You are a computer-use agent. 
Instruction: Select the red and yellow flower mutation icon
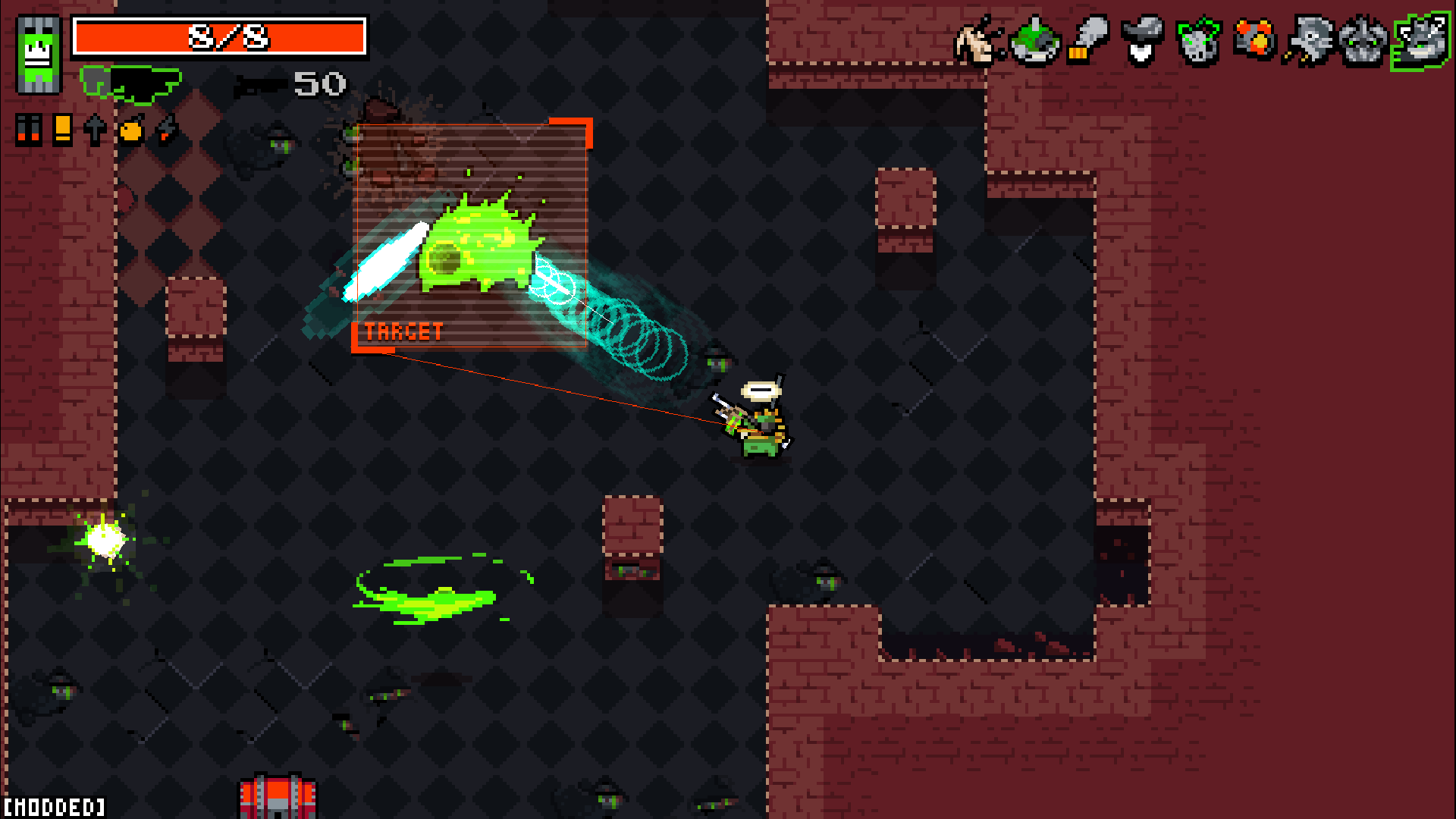(1254, 40)
